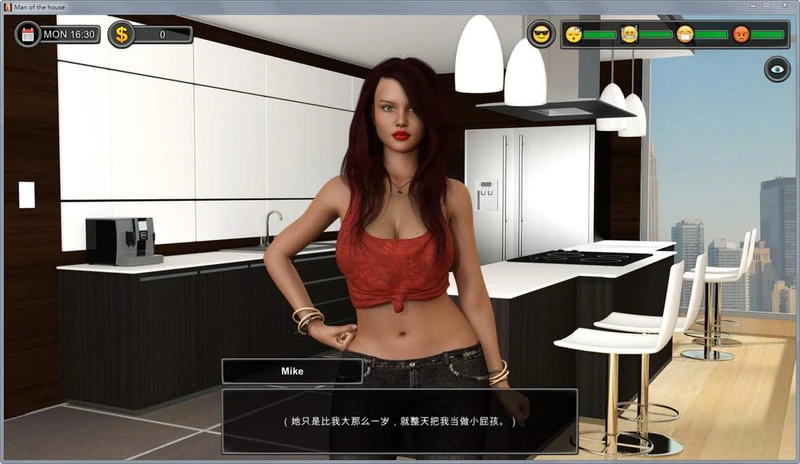Screen dimensions: 800x464
Task: Open the sunglasses emoji character menu
Action: click(541, 34)
